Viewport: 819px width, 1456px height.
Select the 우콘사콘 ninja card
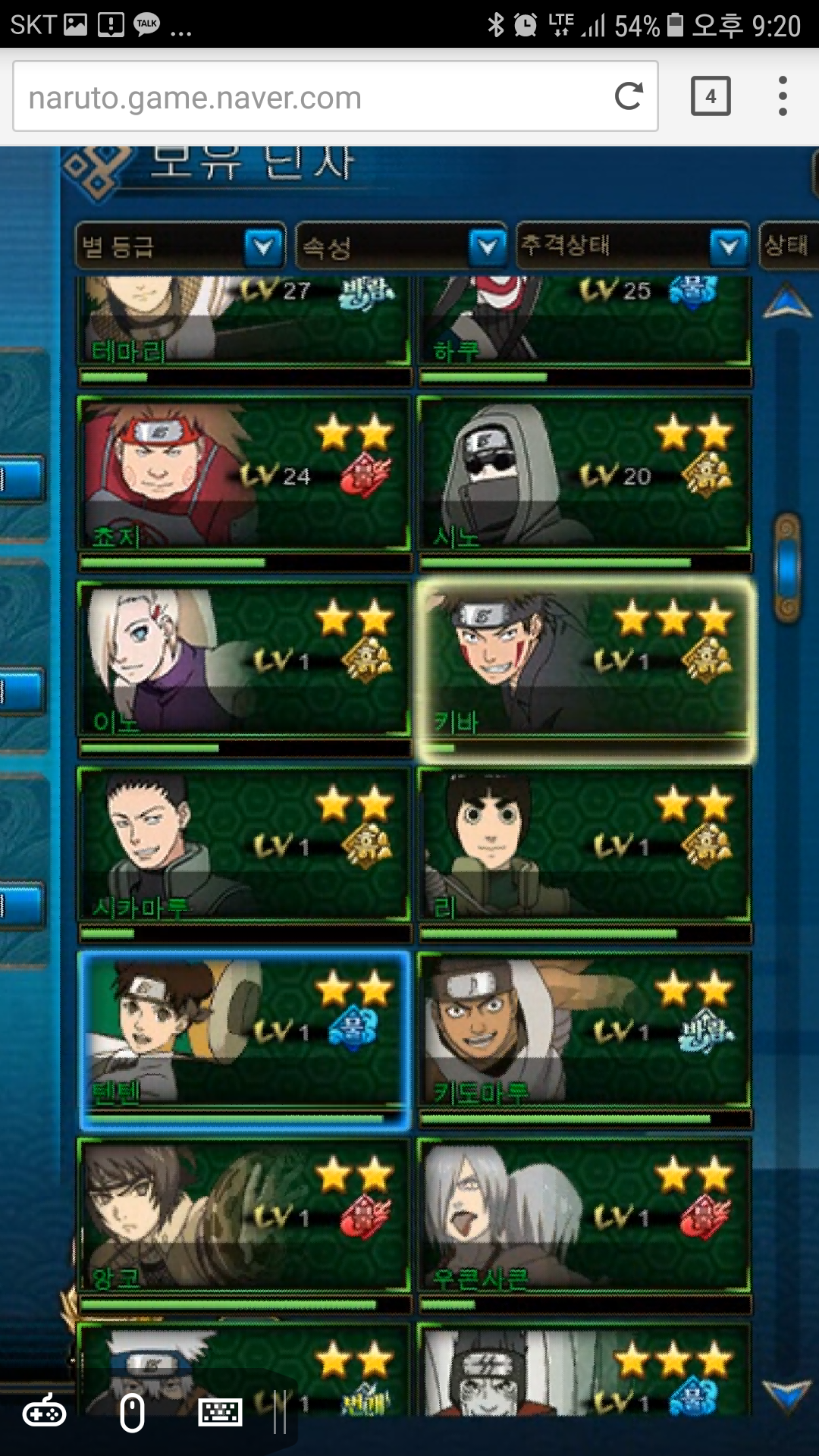(584, 1216)
